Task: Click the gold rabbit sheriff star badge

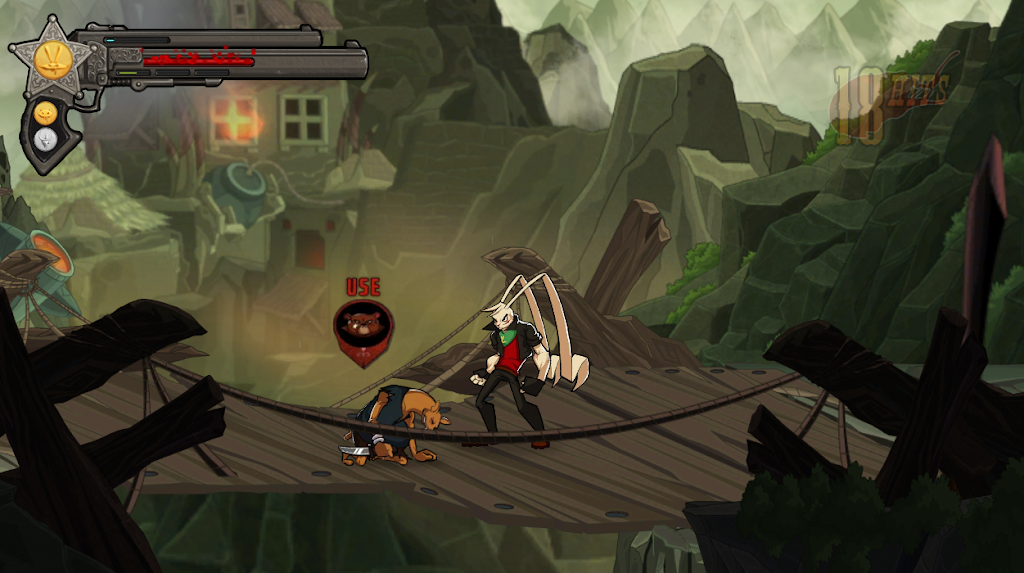Action: coord(50,58)
